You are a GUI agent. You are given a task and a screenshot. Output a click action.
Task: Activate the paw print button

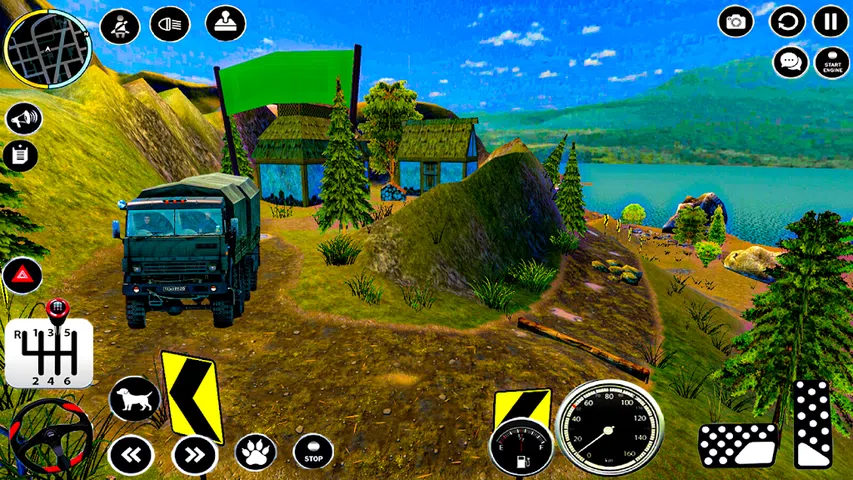coord(255,452)
